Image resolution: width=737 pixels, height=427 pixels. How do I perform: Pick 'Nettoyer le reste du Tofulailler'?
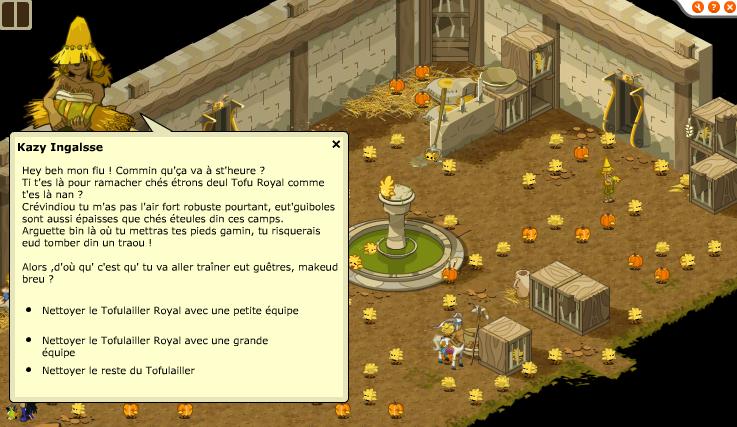117,371
